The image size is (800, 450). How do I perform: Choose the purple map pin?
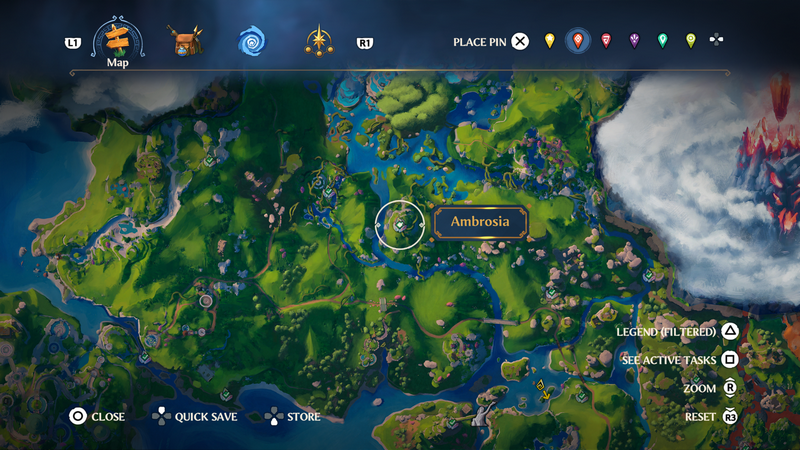tap(634, 41)
